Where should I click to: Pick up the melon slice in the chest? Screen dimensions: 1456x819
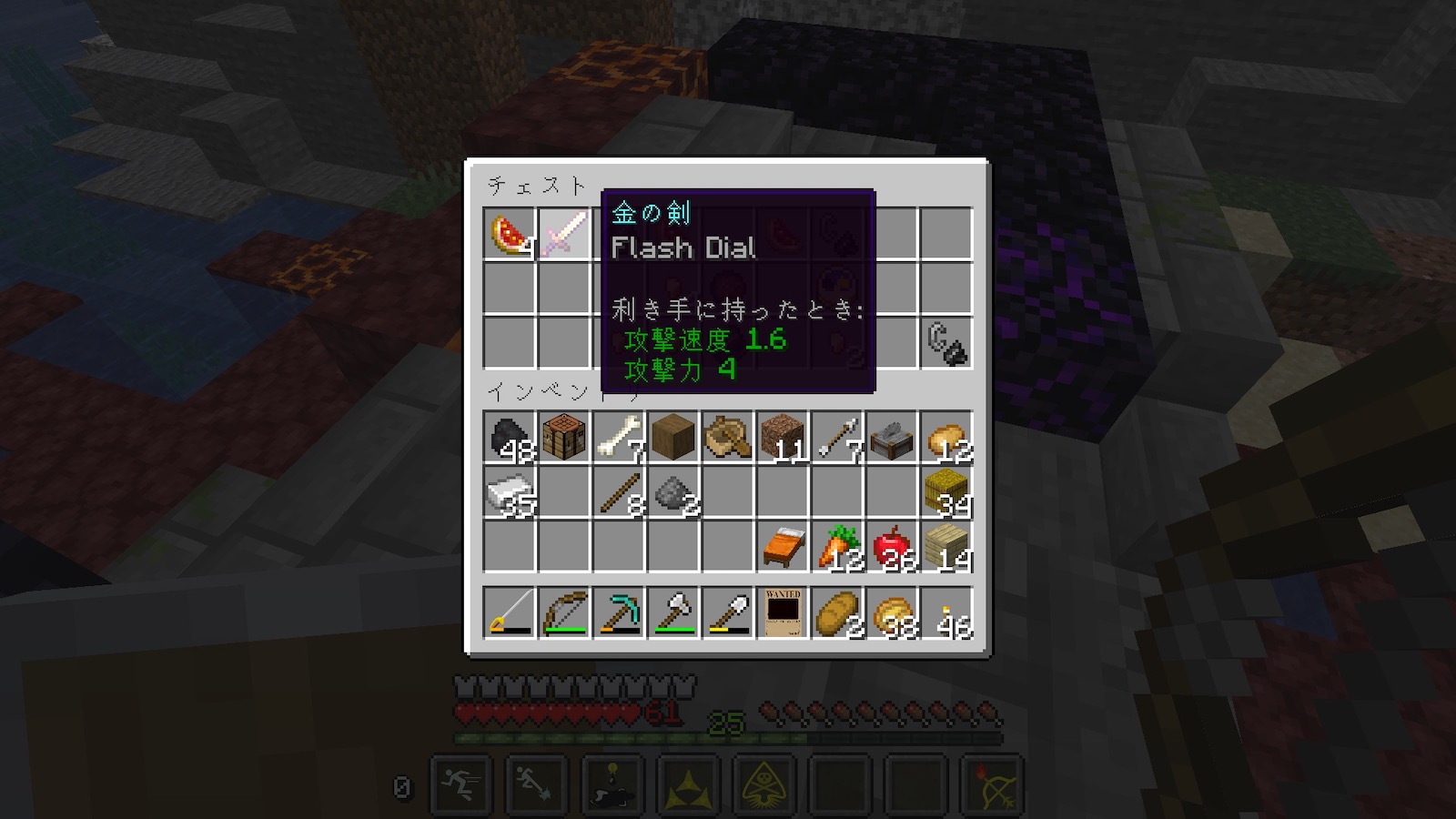click(510, 234)
